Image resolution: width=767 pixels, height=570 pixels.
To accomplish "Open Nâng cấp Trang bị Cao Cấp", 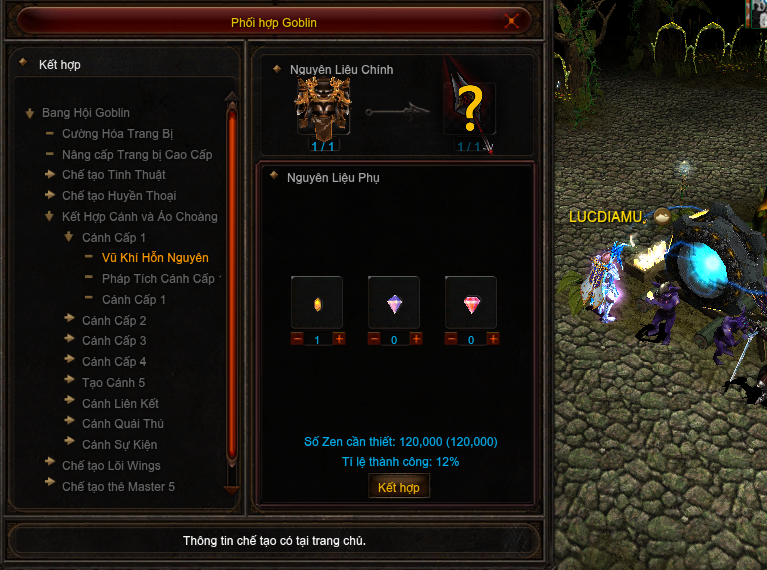I will click(x=137, y=155).
